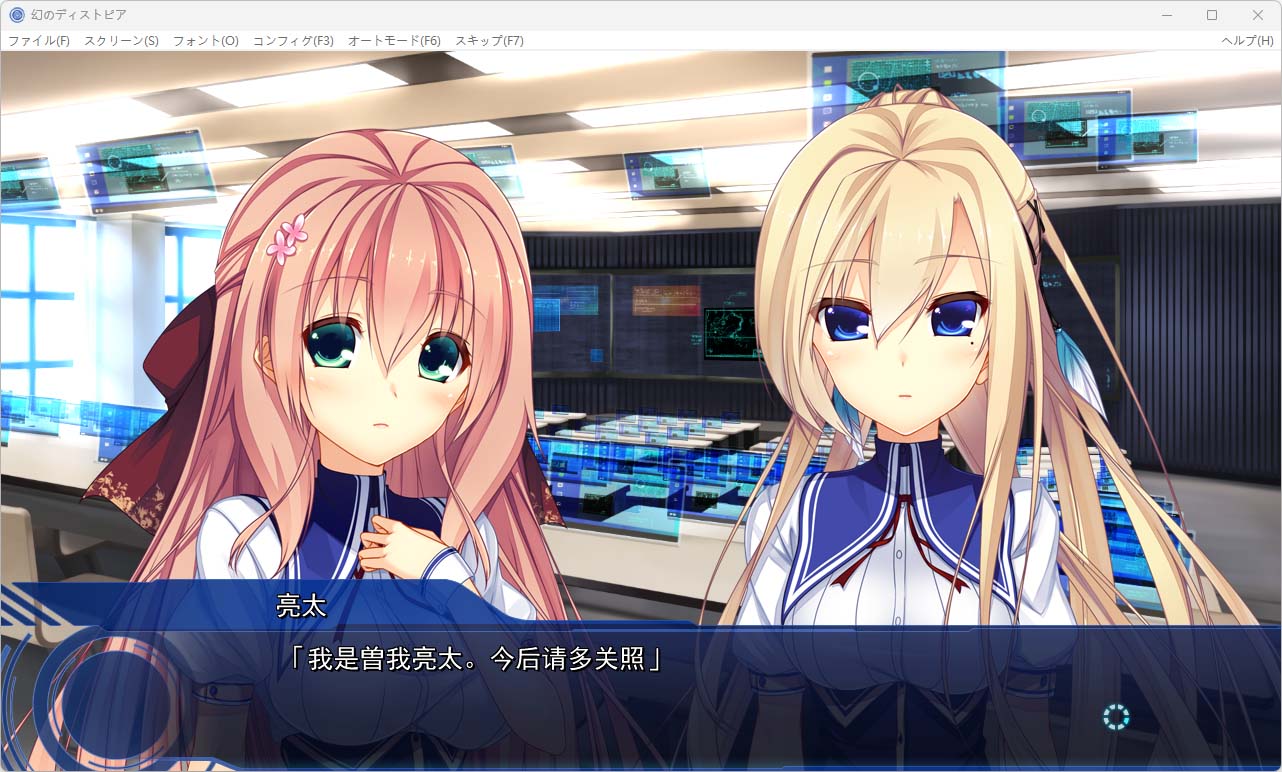Open the コンフィグ(F3) menu
Viewport: 1282px width, 772px height.
tap(293, 41)
